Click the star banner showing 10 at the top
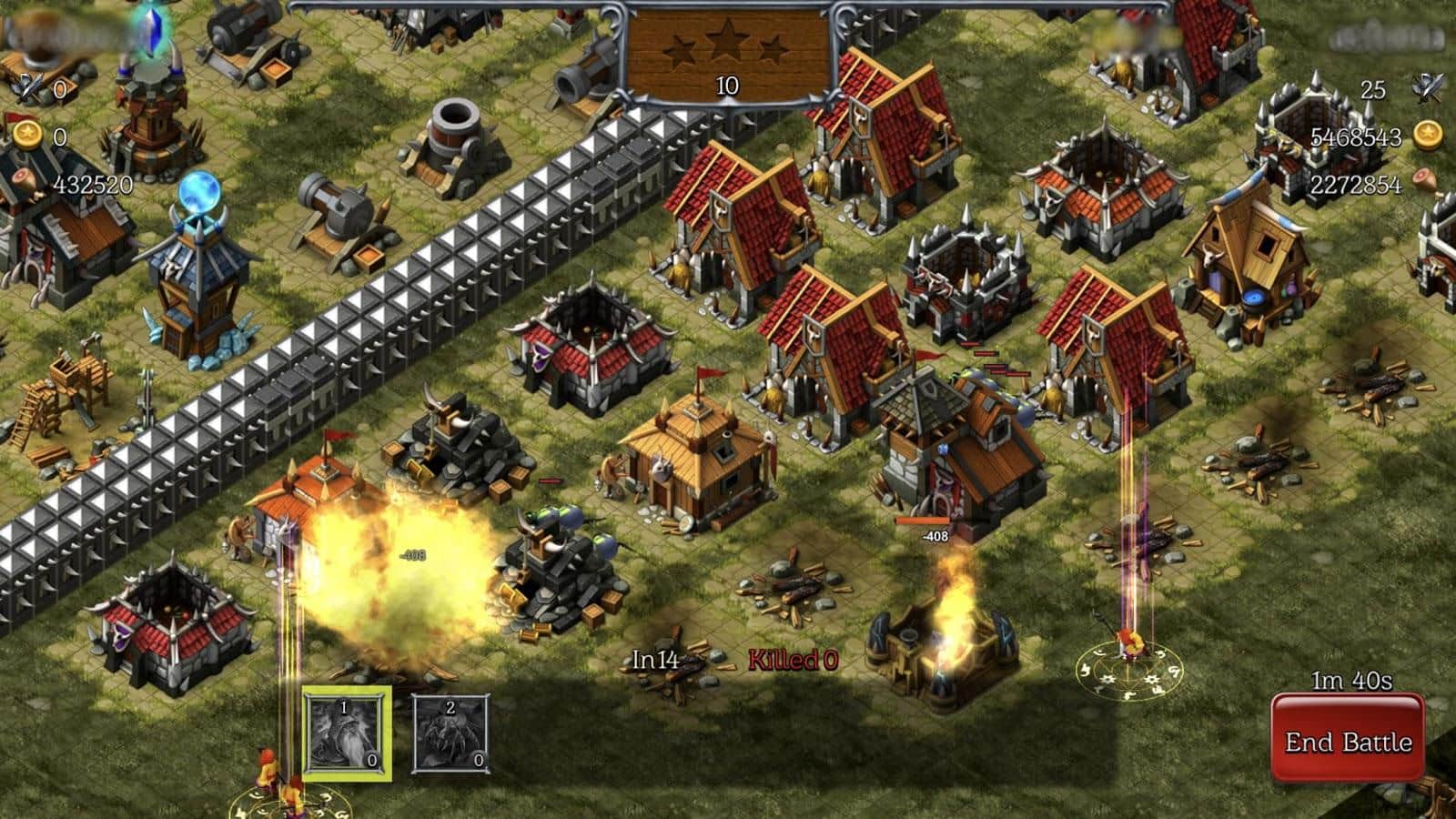The image size is (1456, 819). (725, 86)
